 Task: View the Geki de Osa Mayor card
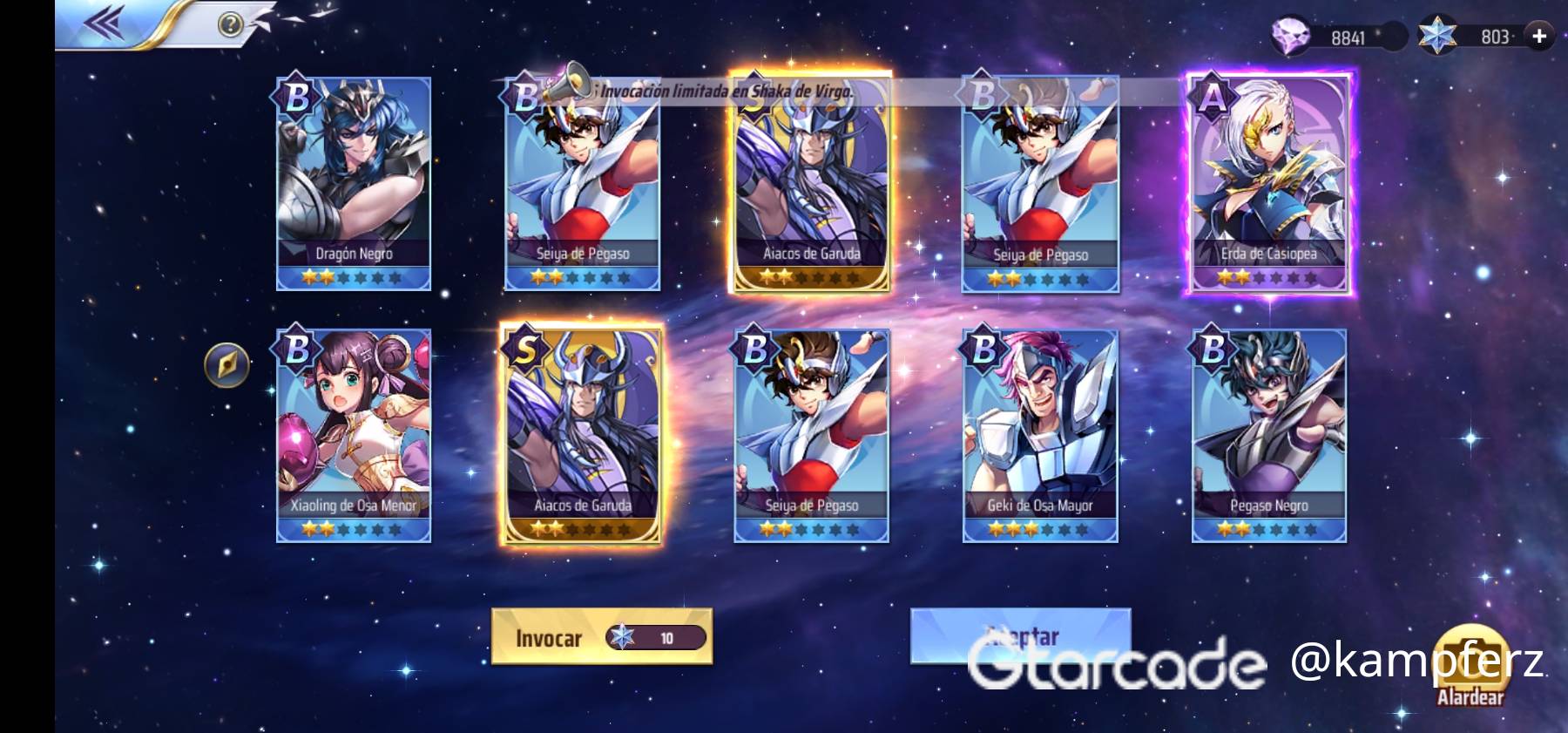[x=1040, y=435]
